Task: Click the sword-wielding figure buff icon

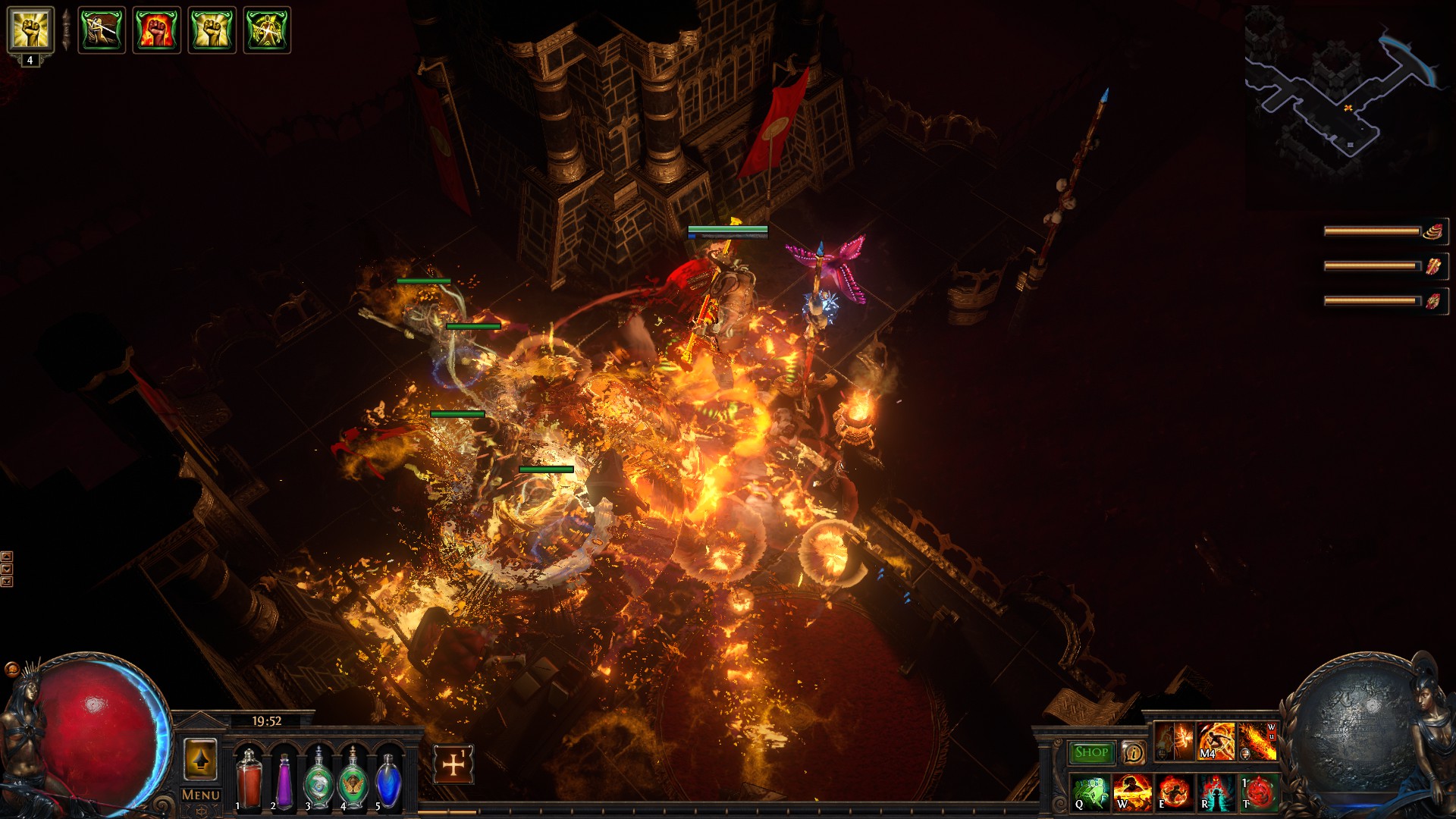Action: coord(102,30)
